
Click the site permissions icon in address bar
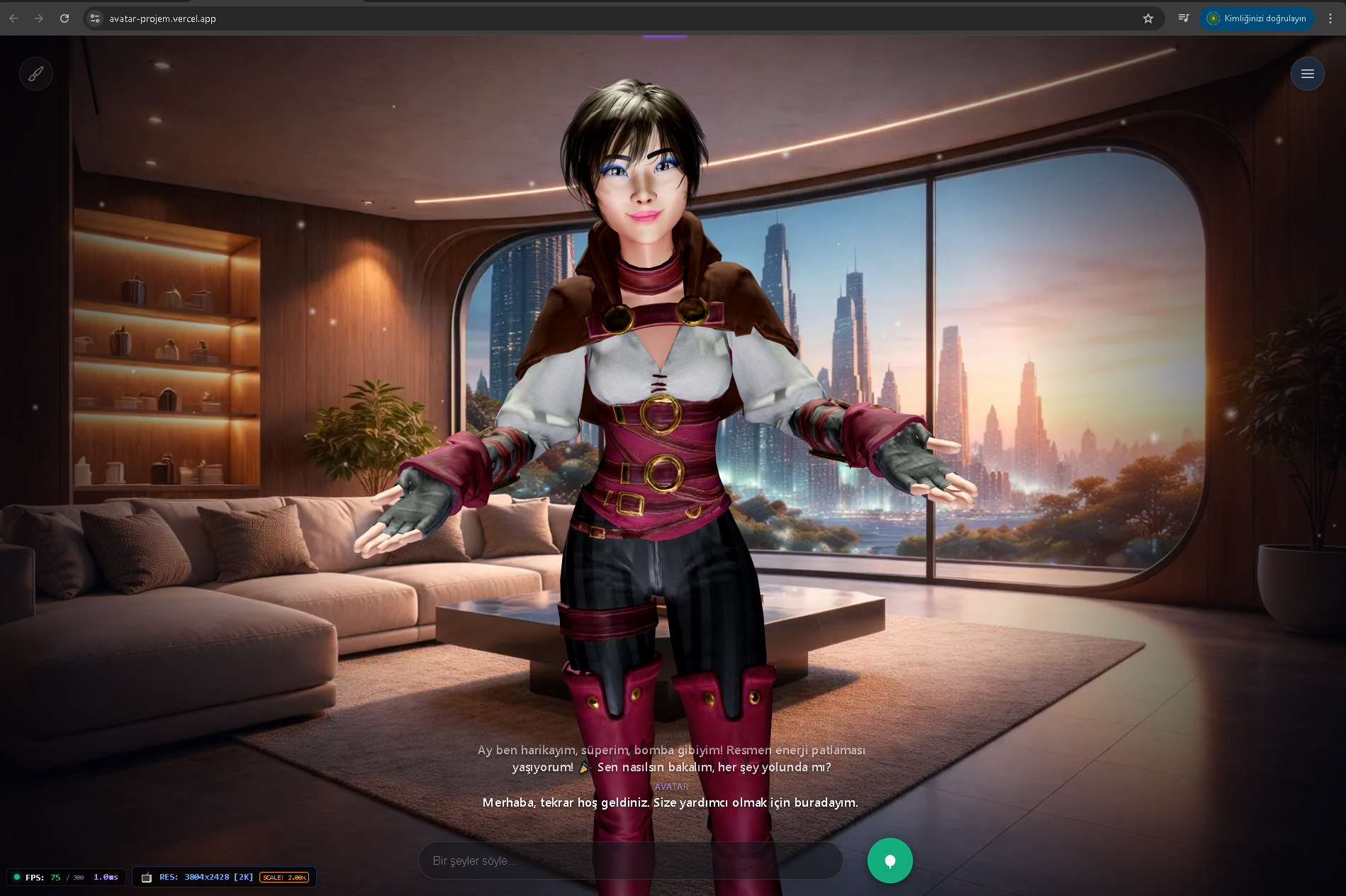(x=94, y=18)
